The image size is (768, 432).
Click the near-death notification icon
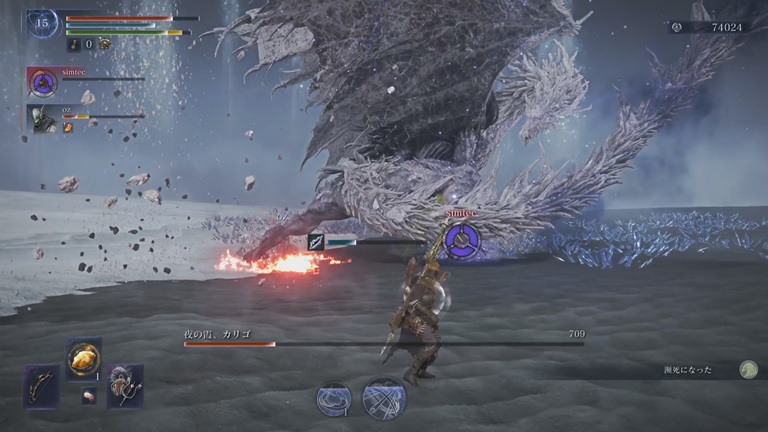pos(748,369)
